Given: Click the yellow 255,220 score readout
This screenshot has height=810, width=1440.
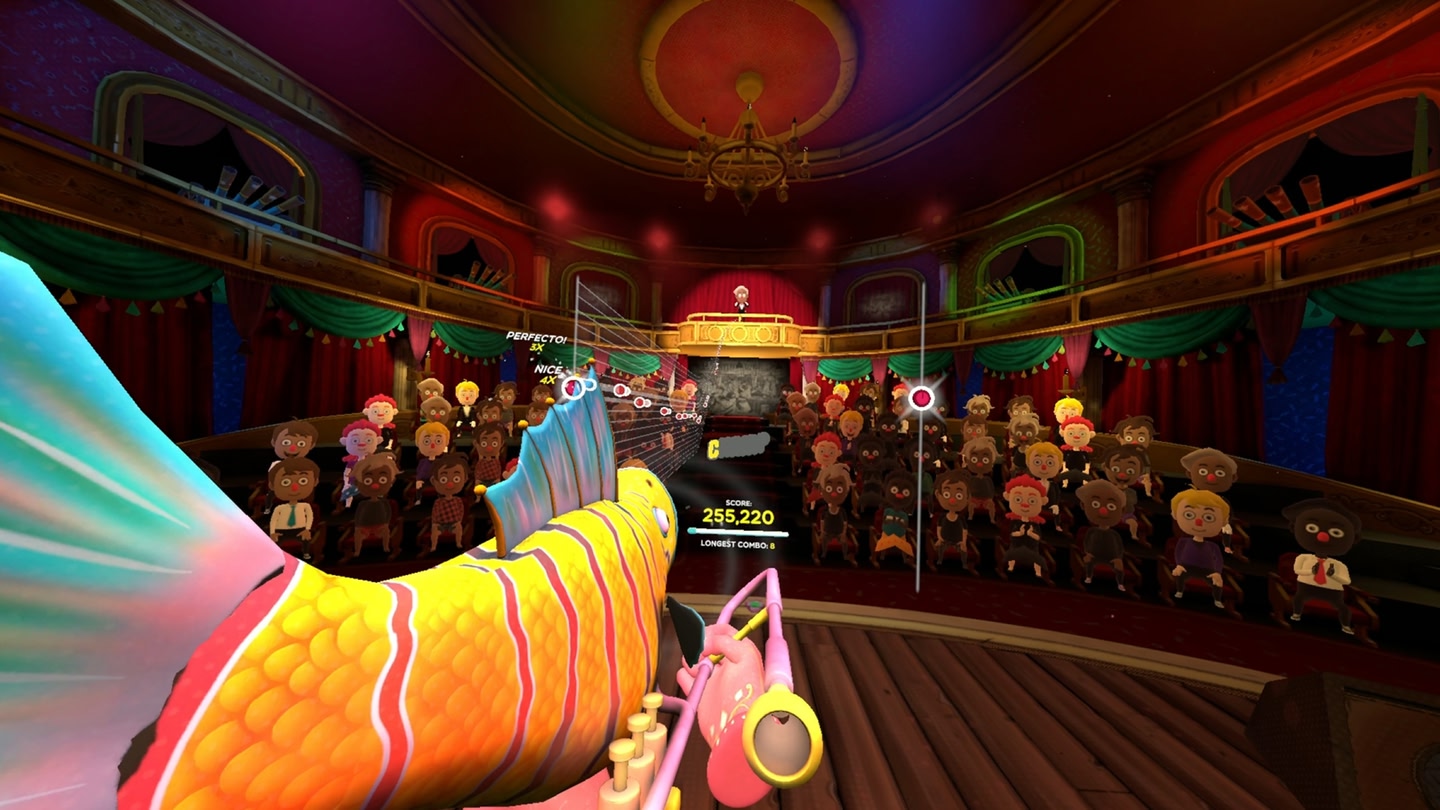Looking at the screenshot, I should tap(739, 516).
